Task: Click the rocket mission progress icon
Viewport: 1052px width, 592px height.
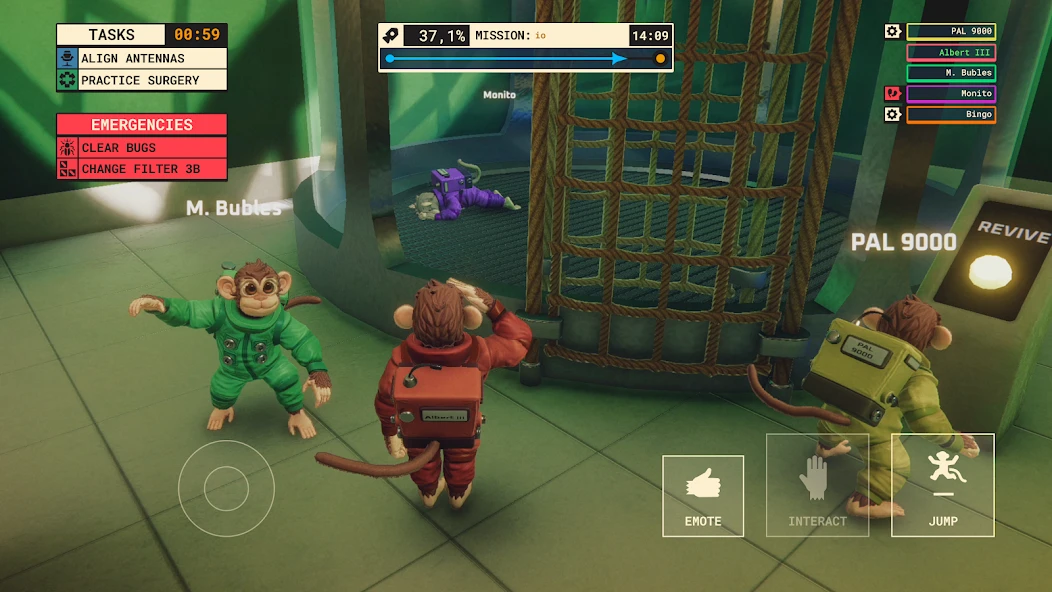Action: click(x=392, y=35)
